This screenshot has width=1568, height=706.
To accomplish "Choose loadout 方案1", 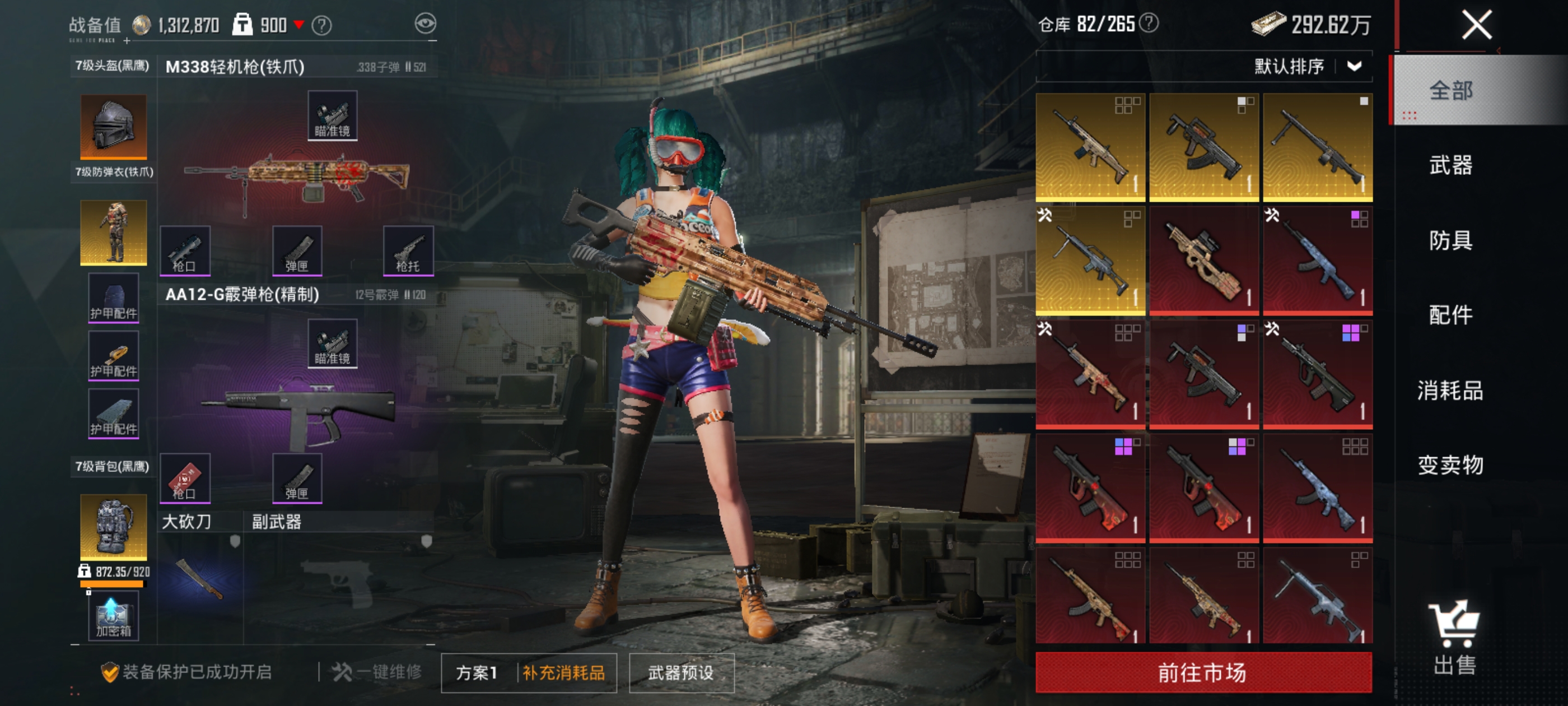I will click(x=477, y=672).
